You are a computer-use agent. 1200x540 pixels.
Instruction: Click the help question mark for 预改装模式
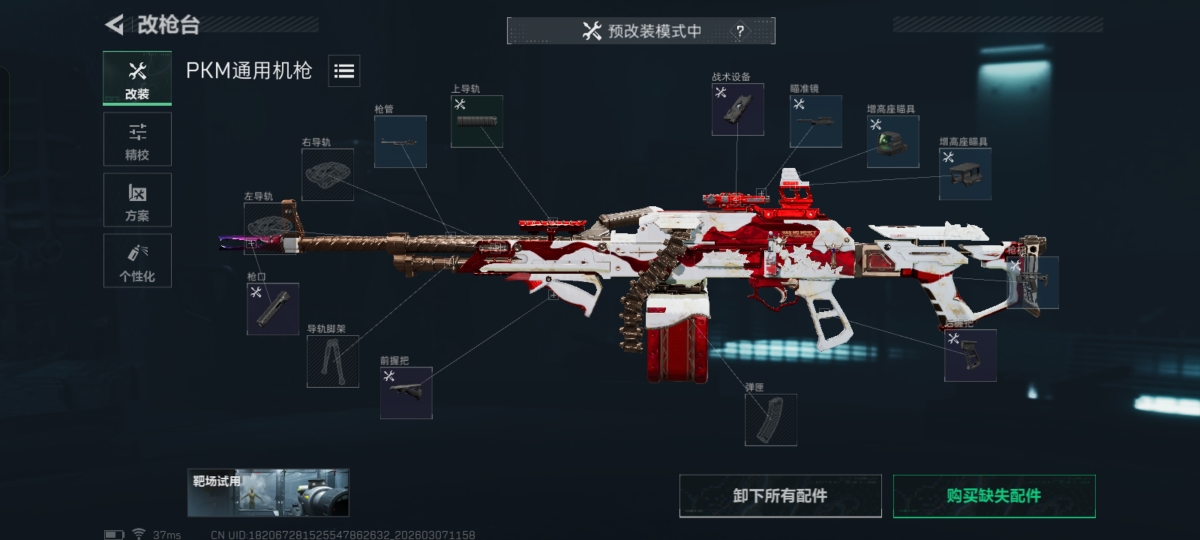pyautogui.click(x=740, y=31)
